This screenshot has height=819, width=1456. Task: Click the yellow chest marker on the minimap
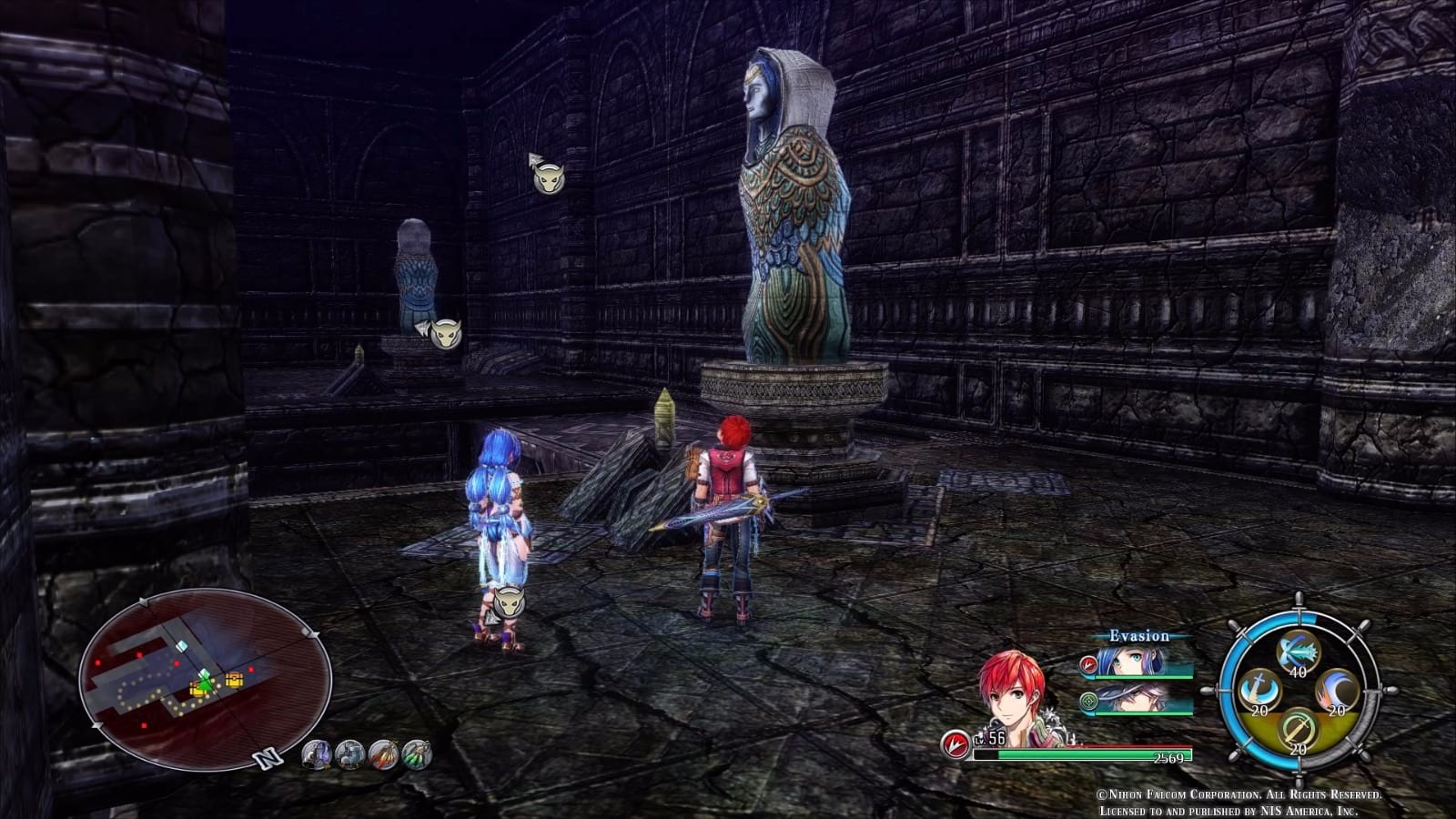click(x=234, y=680)
